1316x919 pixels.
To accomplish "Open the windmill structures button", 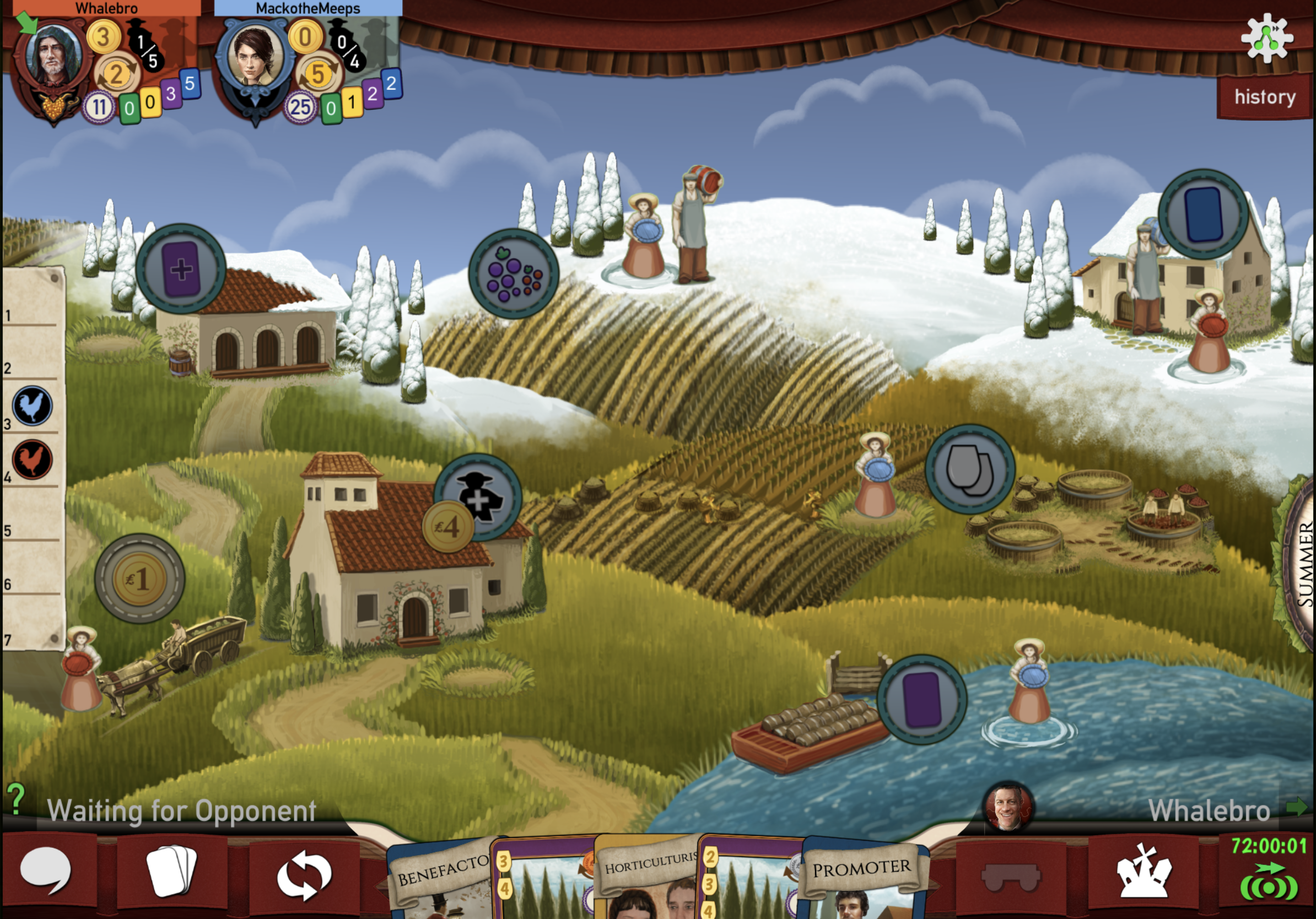I will [1143, 872].
